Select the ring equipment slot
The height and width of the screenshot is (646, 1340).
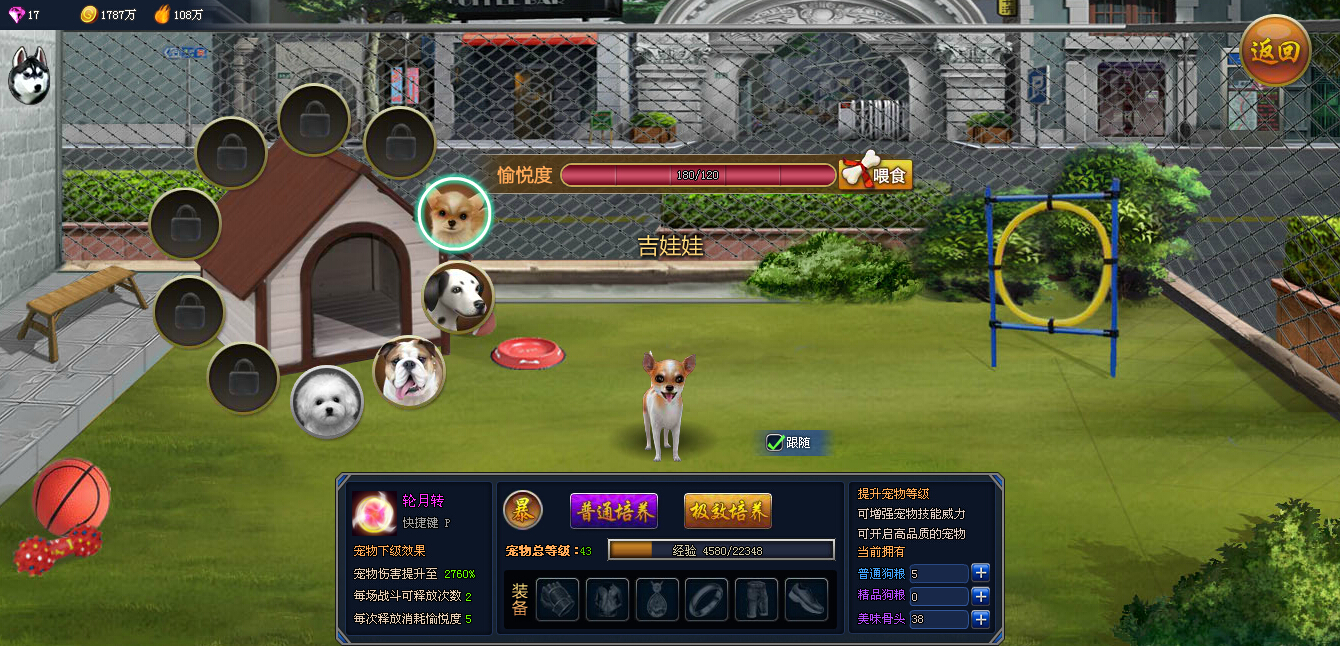[706, 599]
